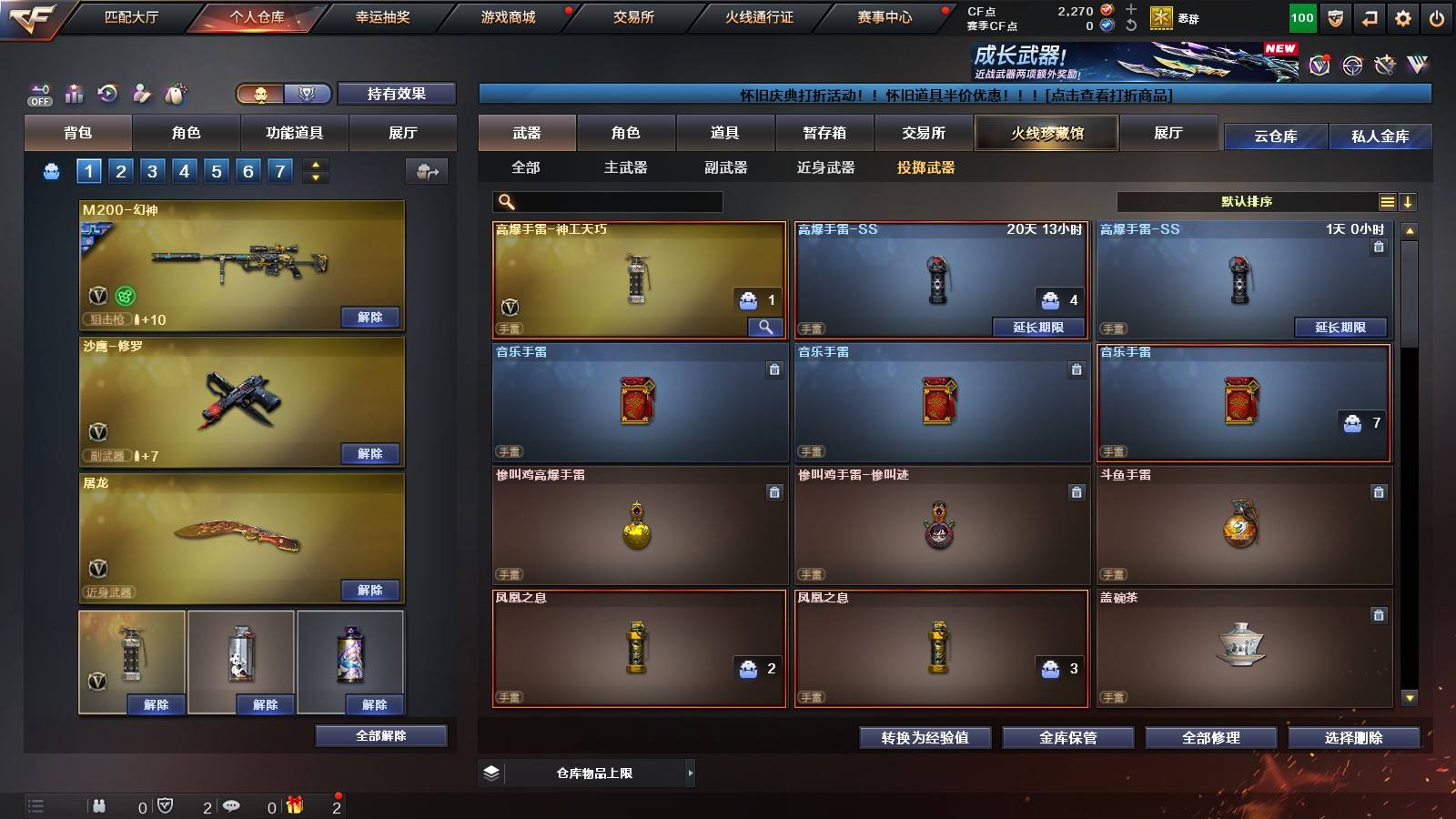Click the trash icon on the 斗鱼手雷 card

[x=1379, y=491]
